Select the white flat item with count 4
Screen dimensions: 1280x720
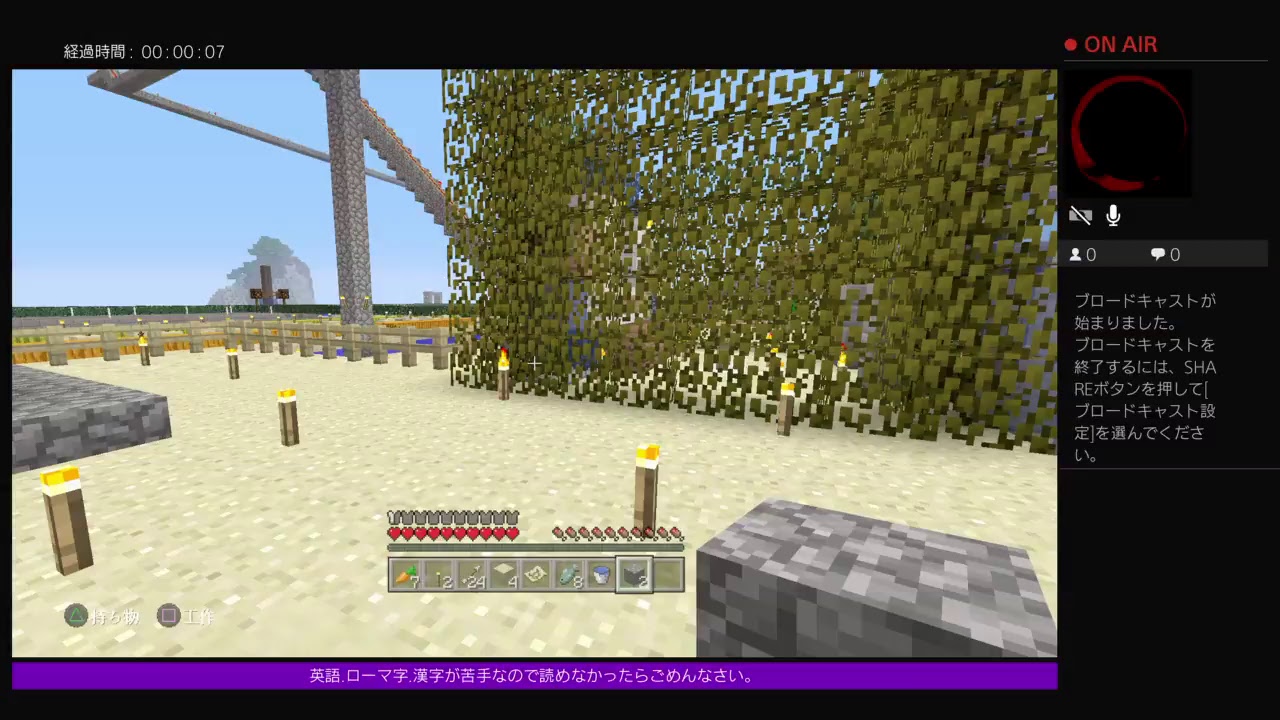[x=506, y=572]
